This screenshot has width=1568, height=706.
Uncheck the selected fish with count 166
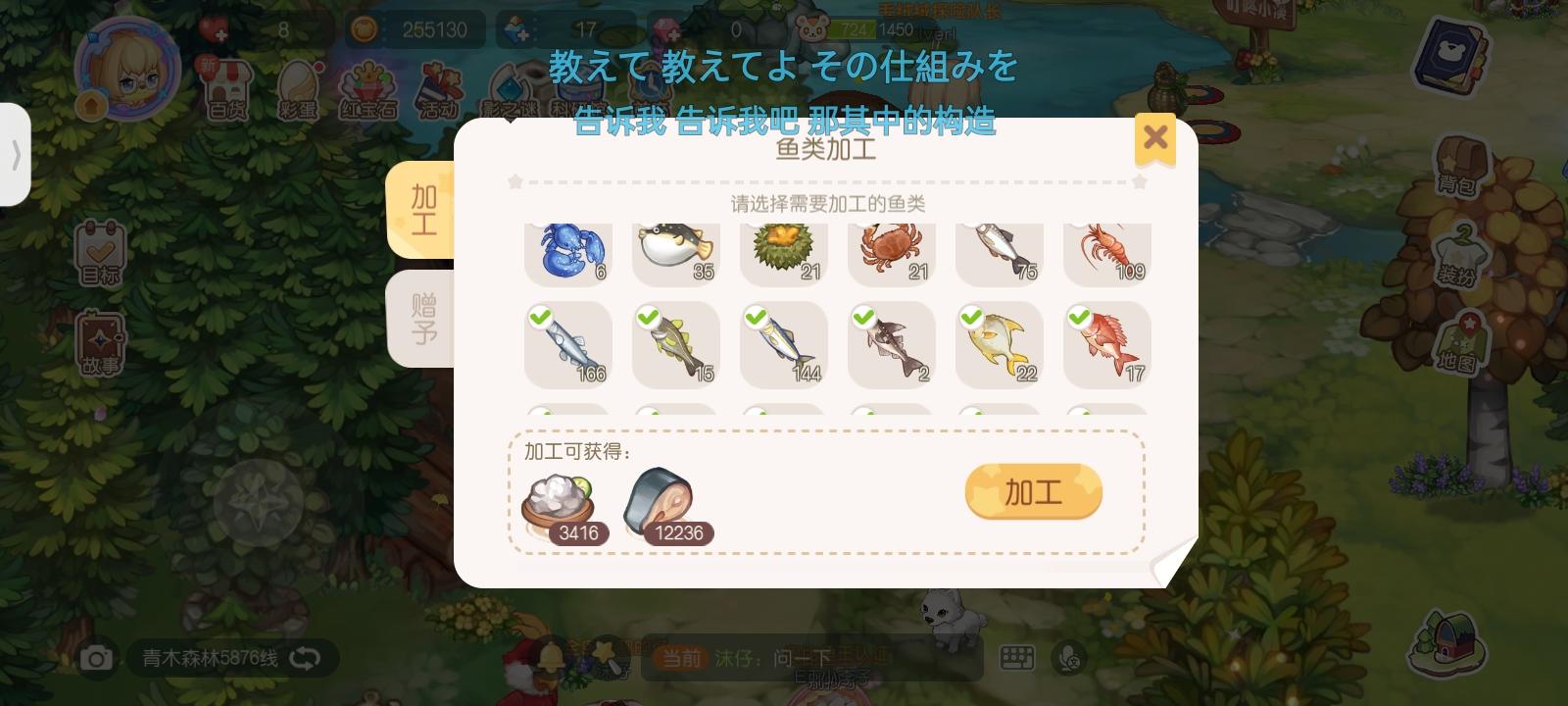568,345
